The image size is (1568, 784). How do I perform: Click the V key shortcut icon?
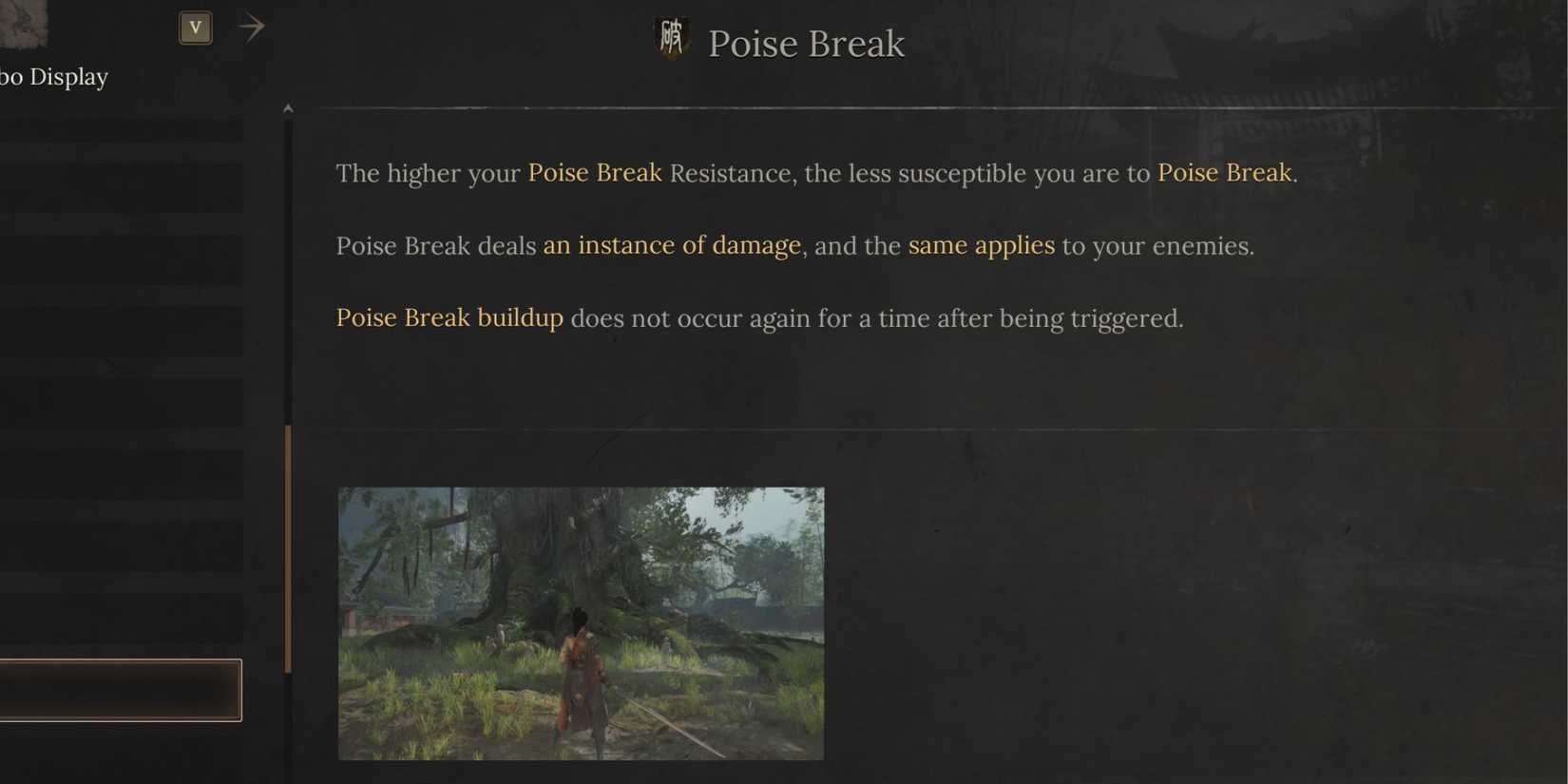pos(195,27)
